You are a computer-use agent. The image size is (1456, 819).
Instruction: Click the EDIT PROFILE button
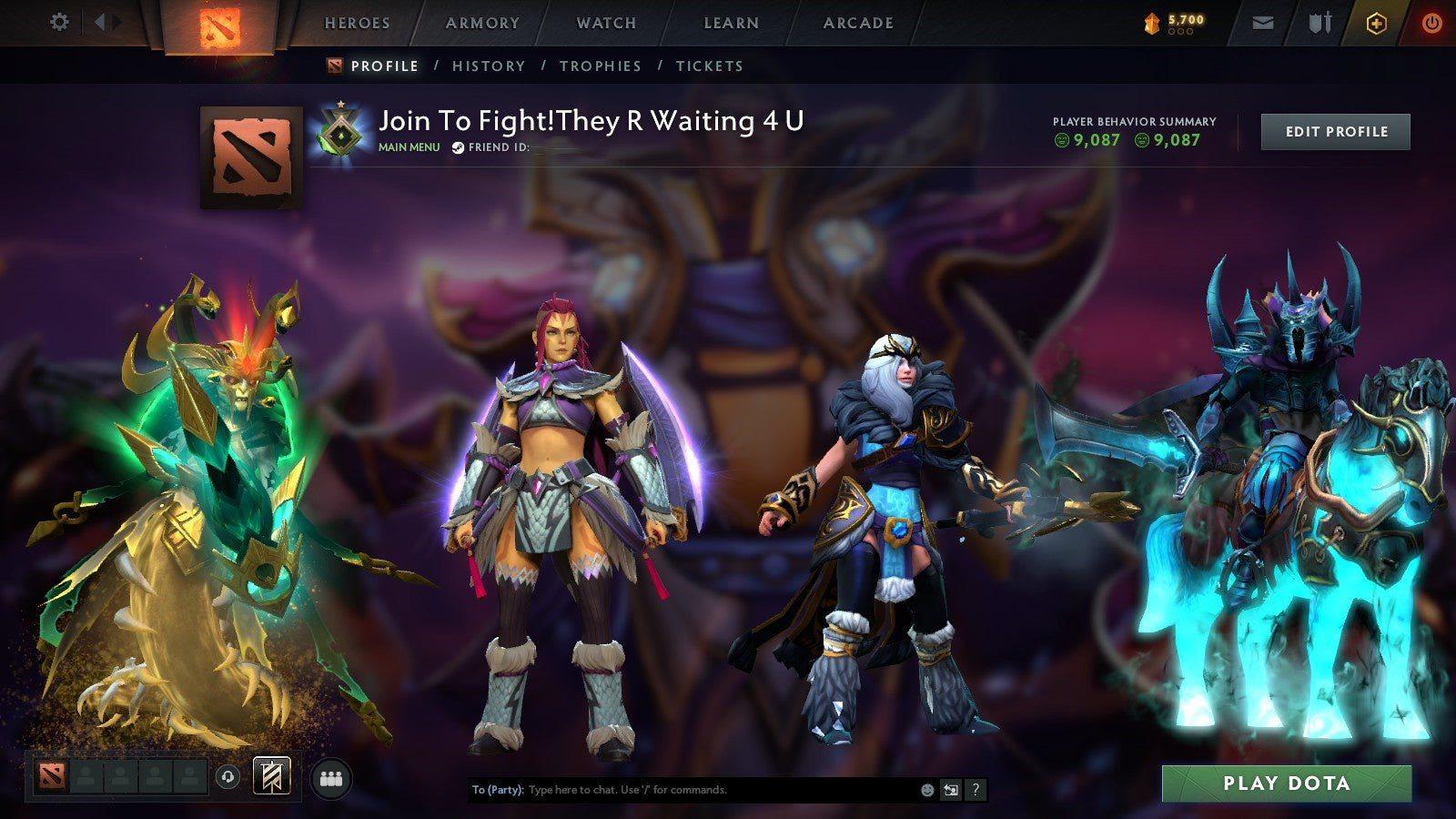(1335, 131)
